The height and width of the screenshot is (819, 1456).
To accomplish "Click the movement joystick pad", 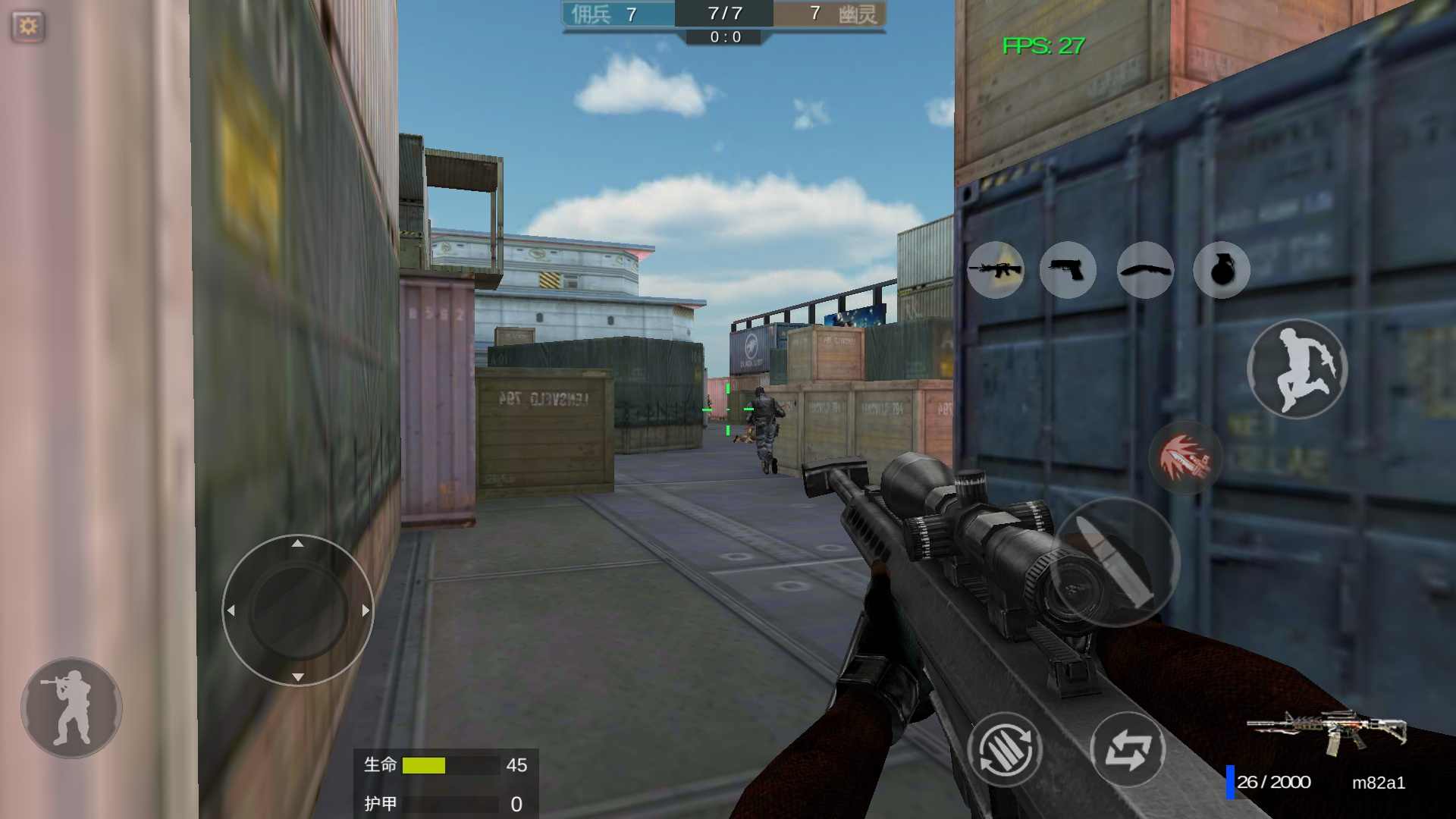I will tap(298, 610).
